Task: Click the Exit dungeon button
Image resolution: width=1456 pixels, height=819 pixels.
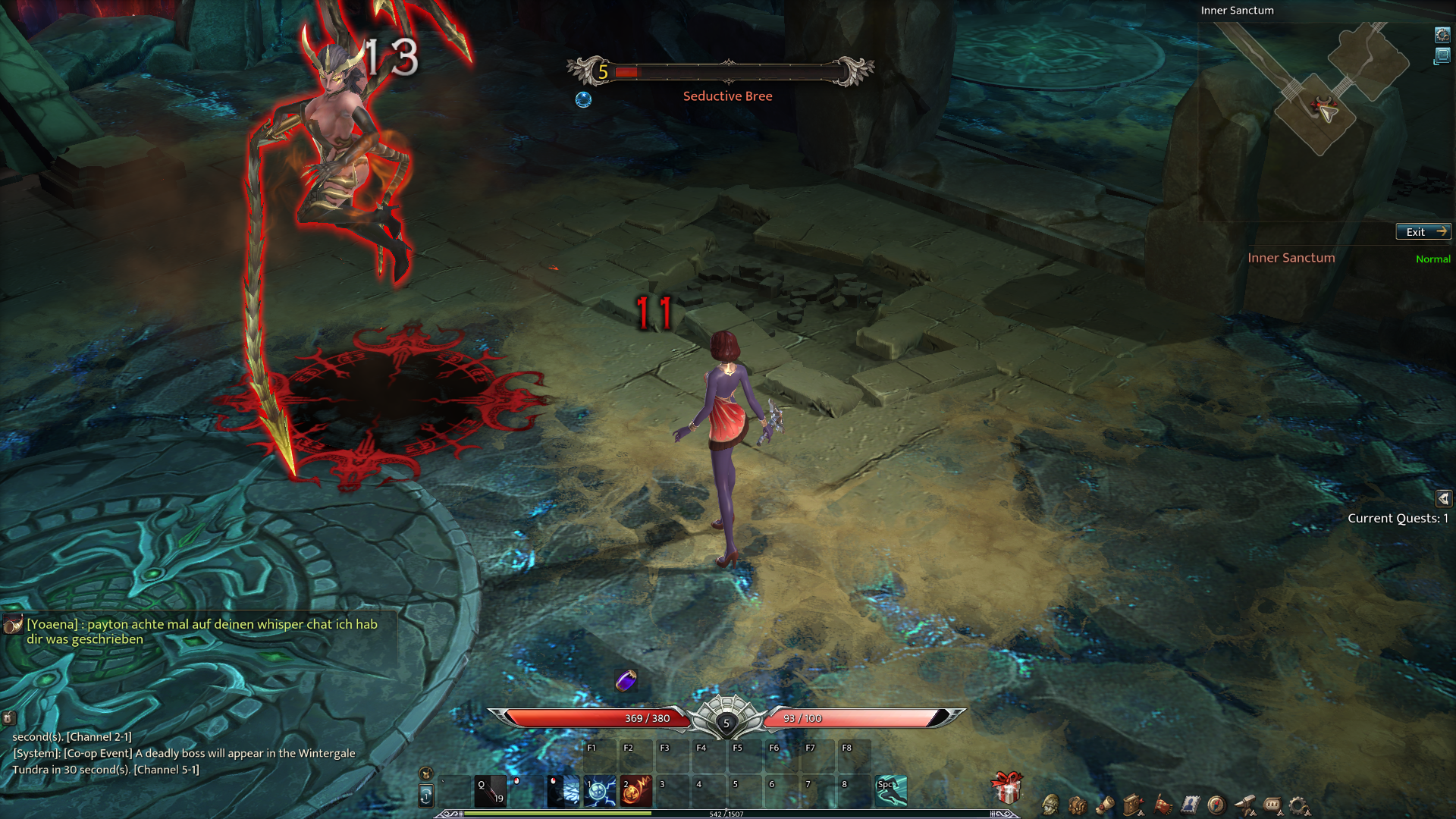Action: tap(1423, 232)
